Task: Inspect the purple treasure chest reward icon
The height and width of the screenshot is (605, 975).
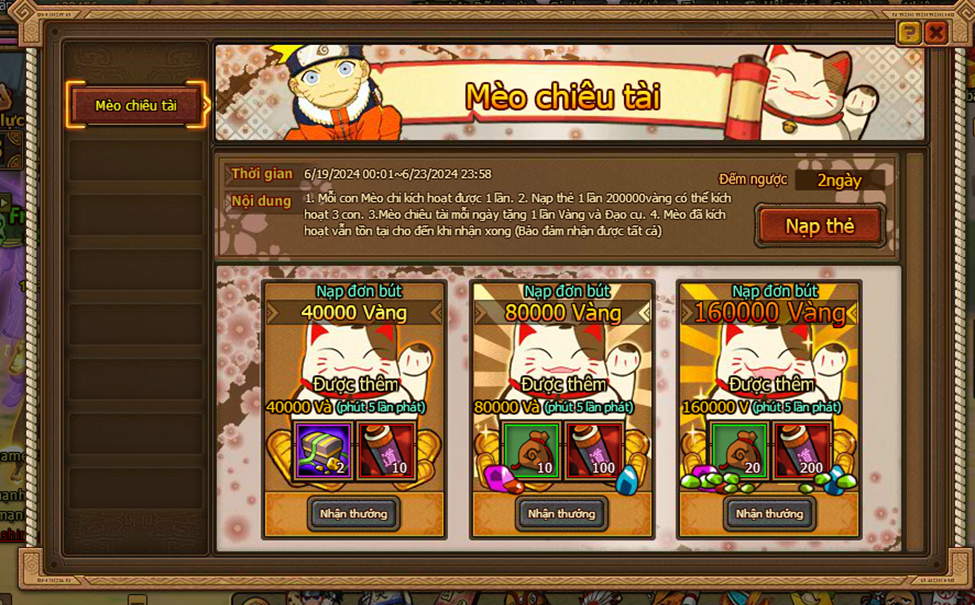Action: click(324, 451)
